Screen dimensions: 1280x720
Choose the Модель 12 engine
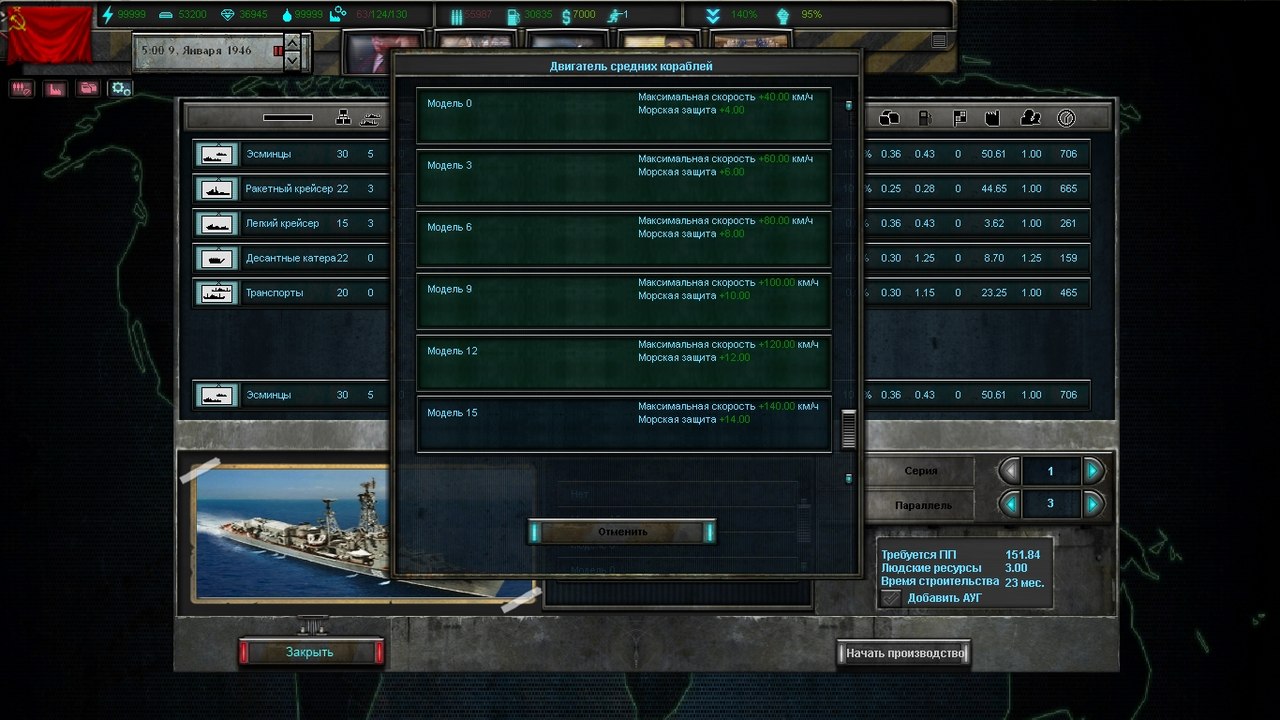point(623,363)
